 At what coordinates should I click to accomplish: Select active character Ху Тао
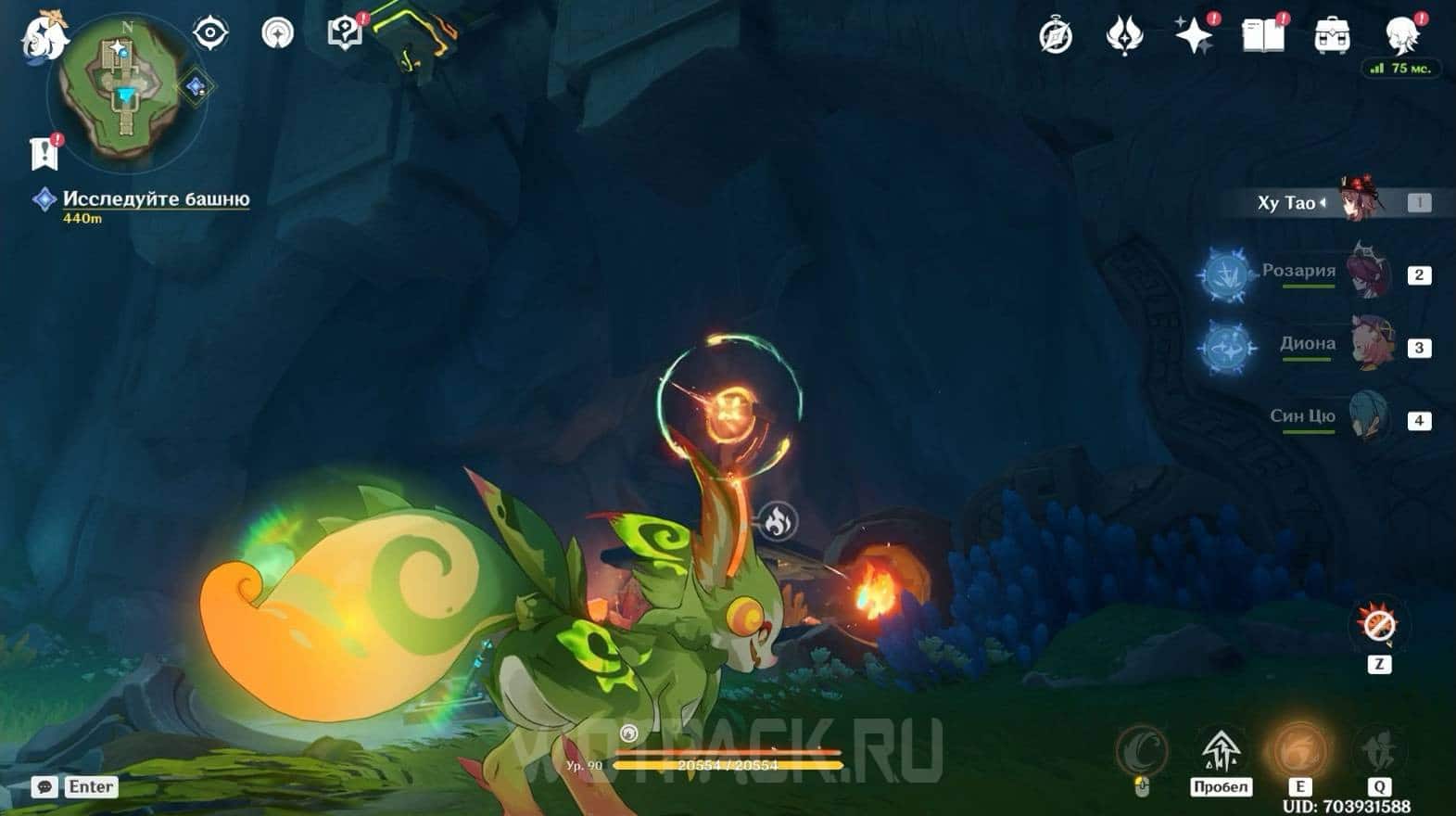tap(1325, 202)
